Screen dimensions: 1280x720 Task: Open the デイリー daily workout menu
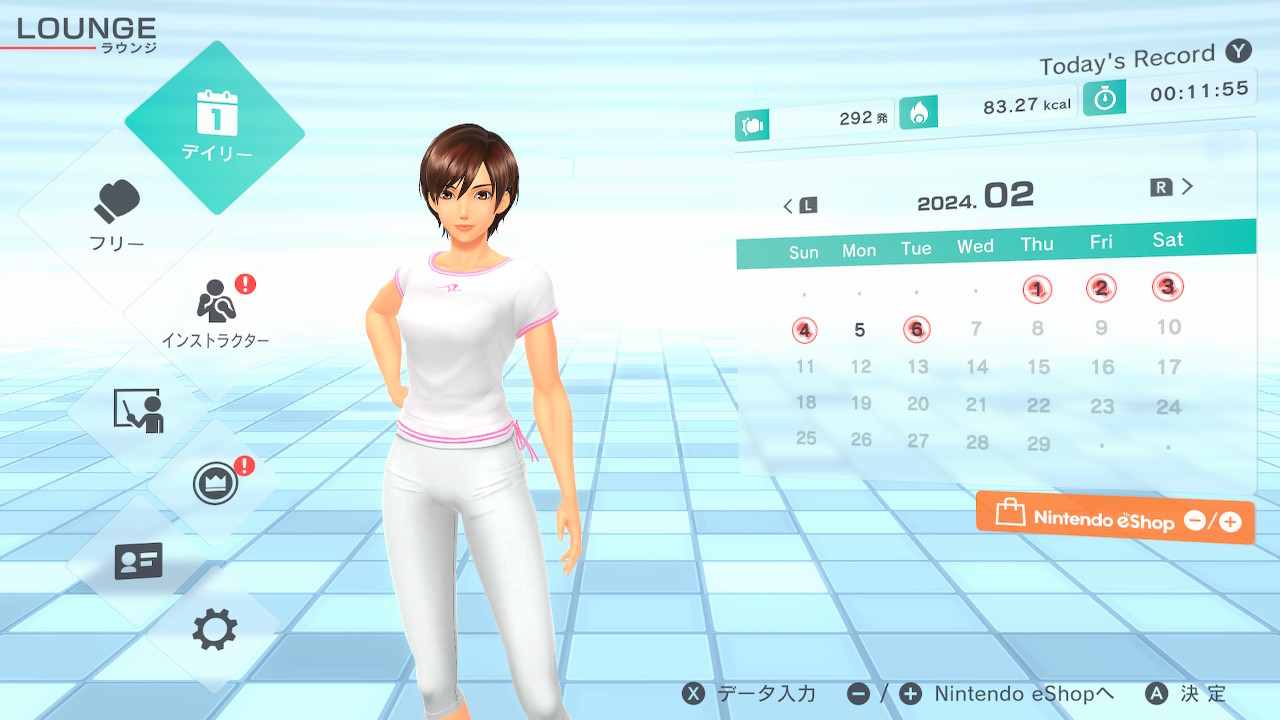point(215,127)
